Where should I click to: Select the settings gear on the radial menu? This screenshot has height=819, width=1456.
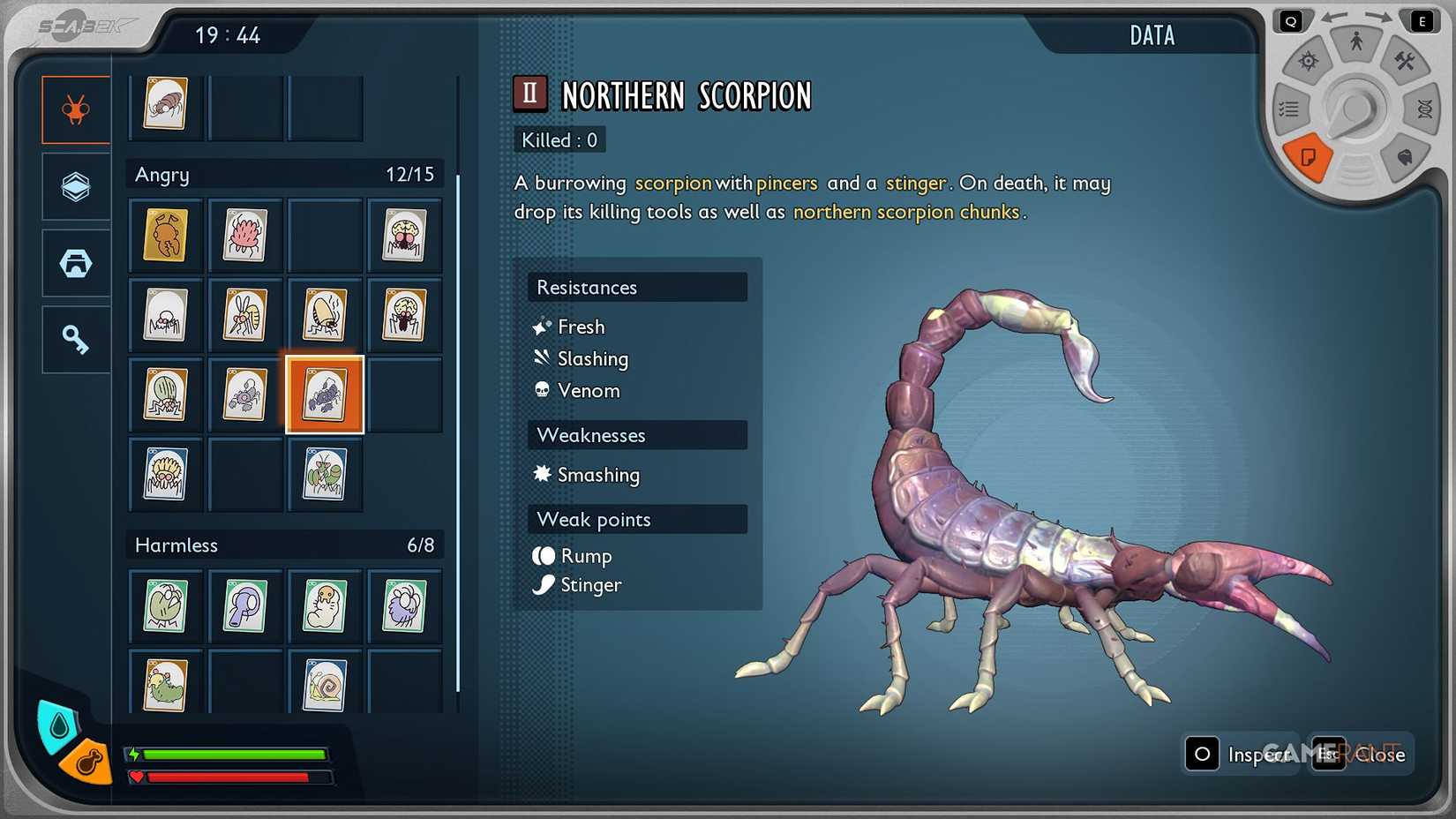(1309, 60)
